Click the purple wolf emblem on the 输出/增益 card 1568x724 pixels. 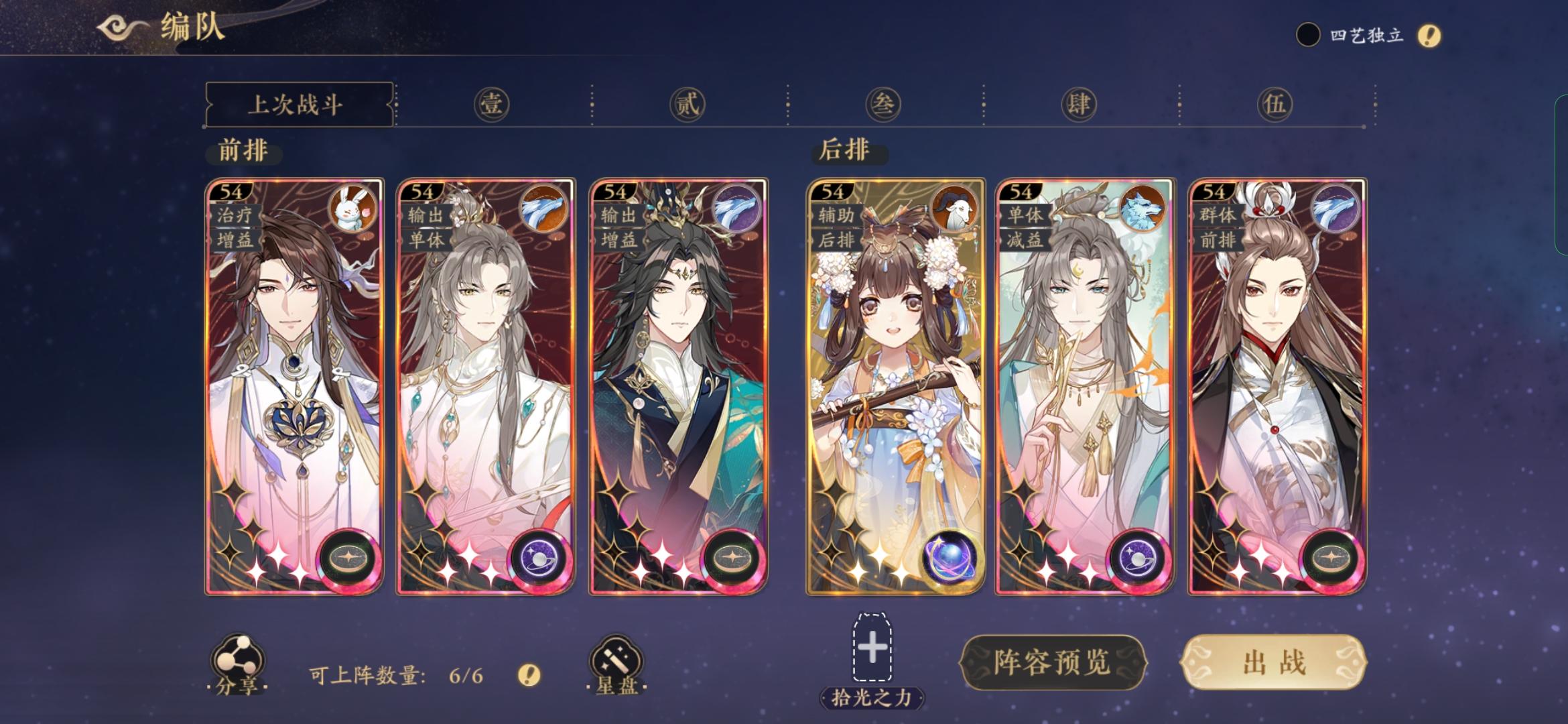click(x=741, y=210)
